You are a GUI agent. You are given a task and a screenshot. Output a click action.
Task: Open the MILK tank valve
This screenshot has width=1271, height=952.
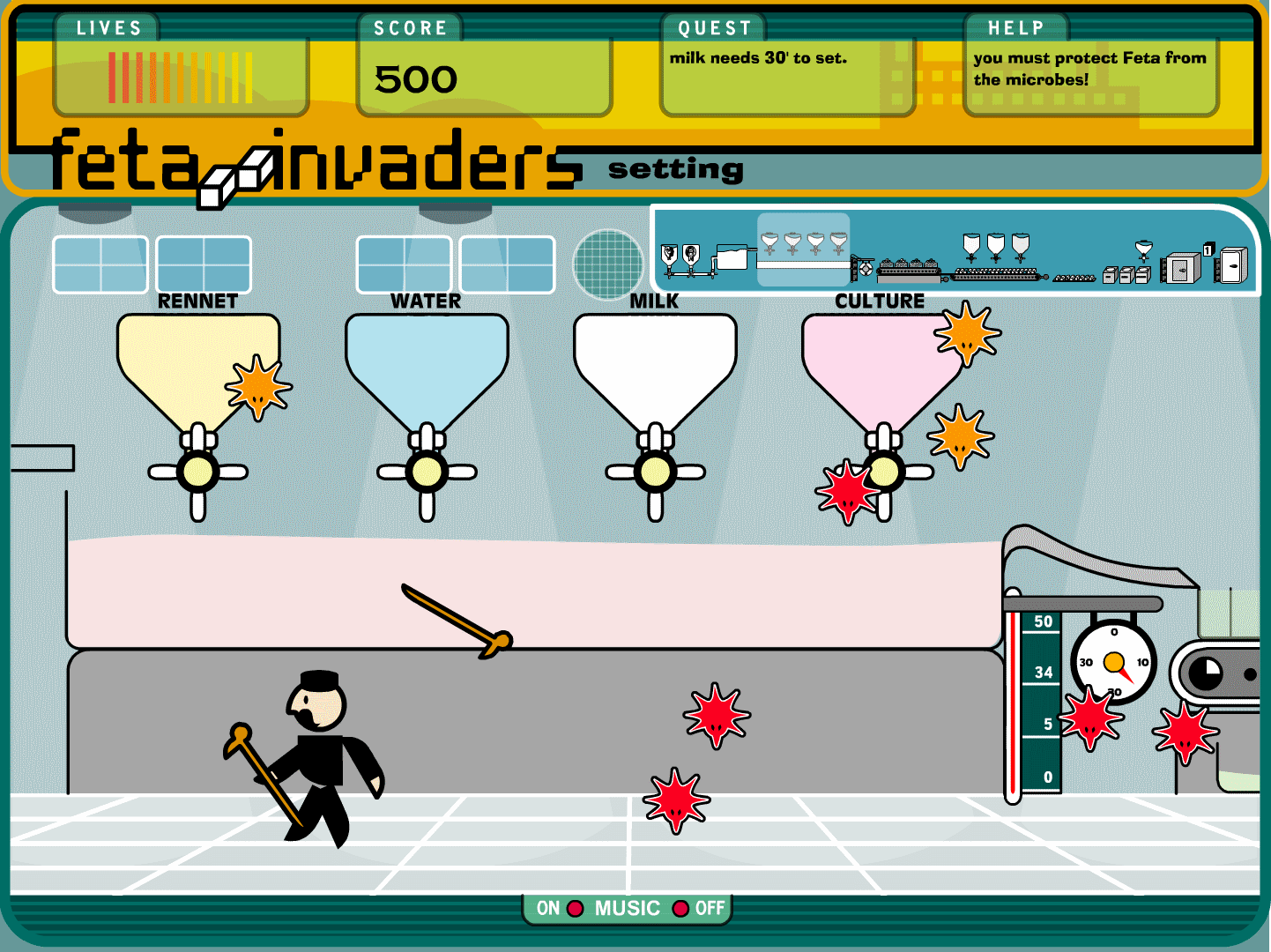[657, 472]
